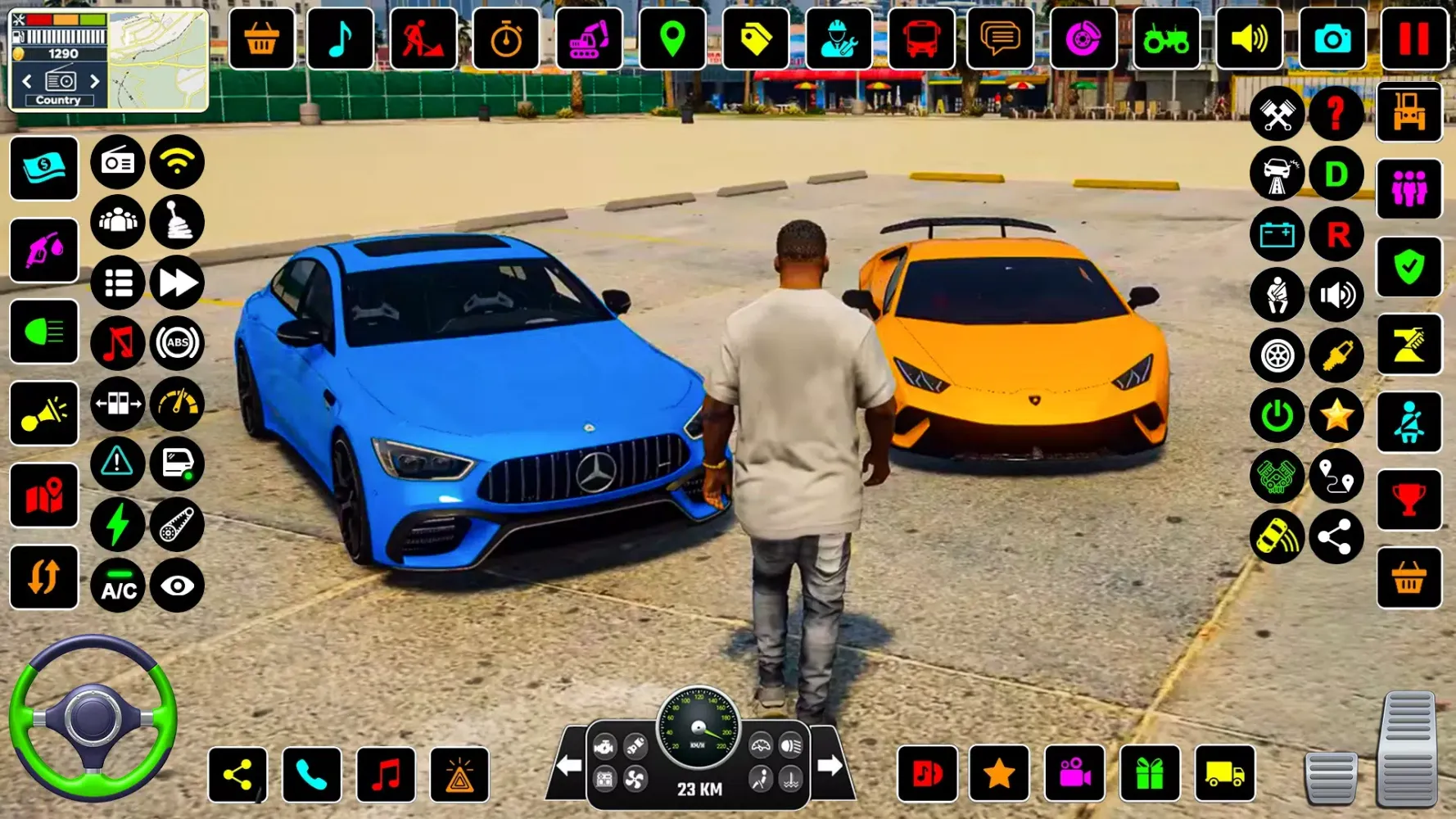Screen dimensions: 1456x819
Task: Toggle the headlight icon
Action: pos(44,332)
